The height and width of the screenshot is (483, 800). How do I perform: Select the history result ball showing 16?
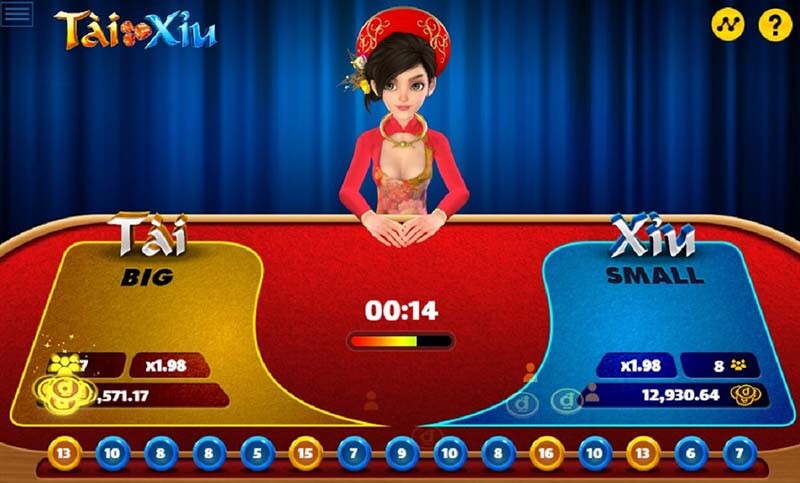(547, 453)
